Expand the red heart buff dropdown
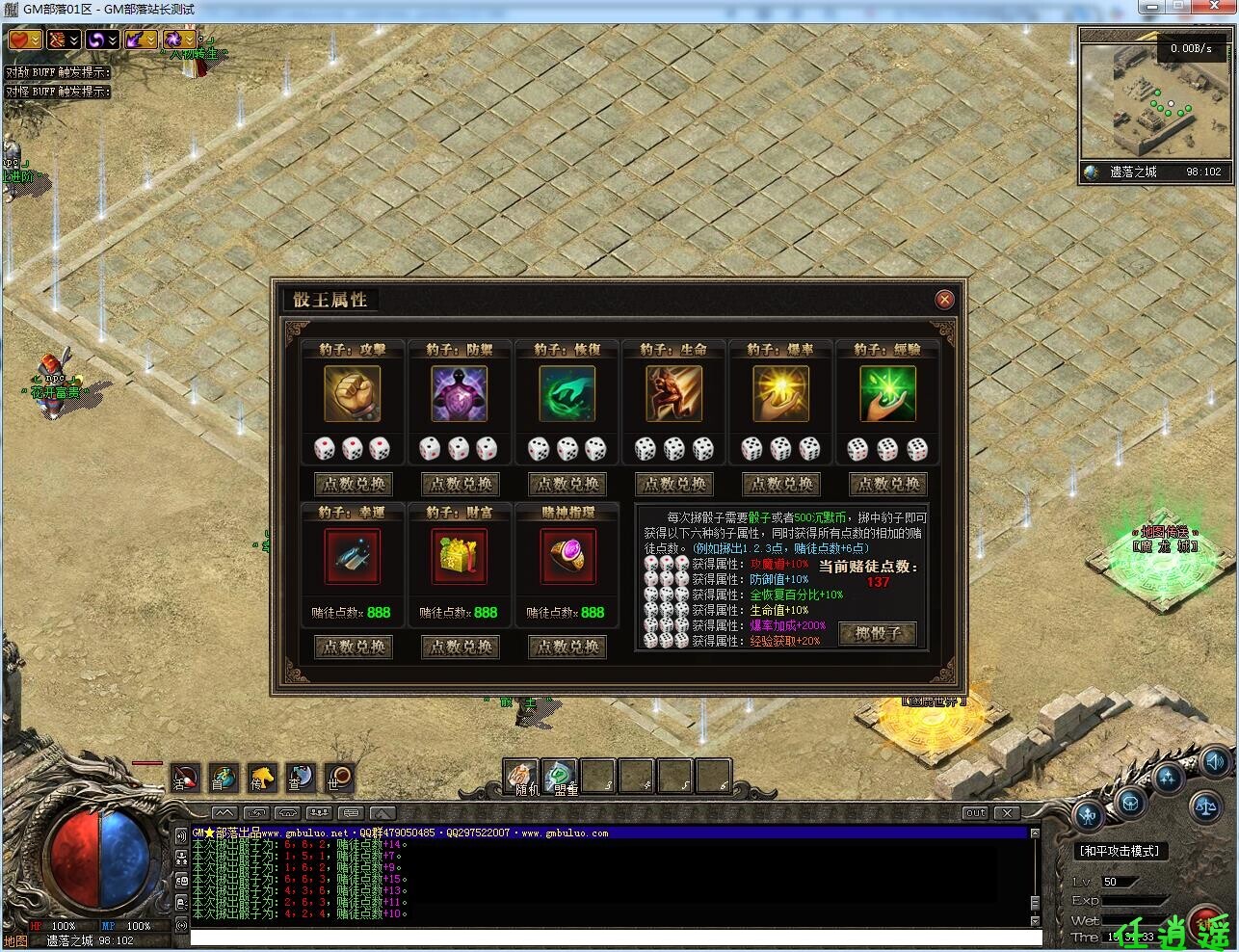 (36, 40)
